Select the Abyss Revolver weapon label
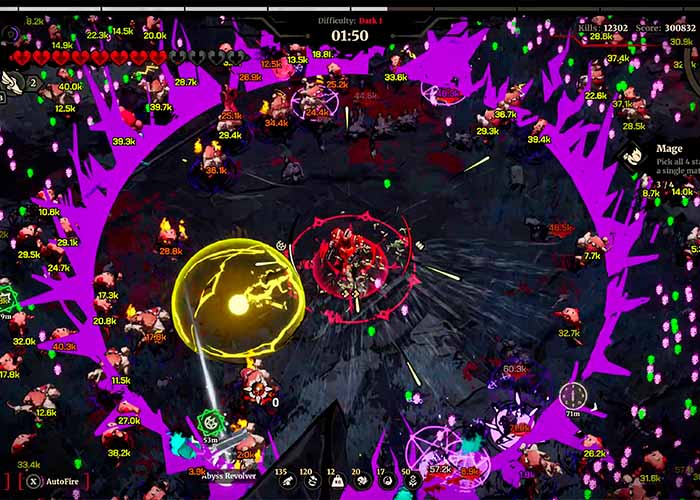The image size is (700, 500). (227, 476)
